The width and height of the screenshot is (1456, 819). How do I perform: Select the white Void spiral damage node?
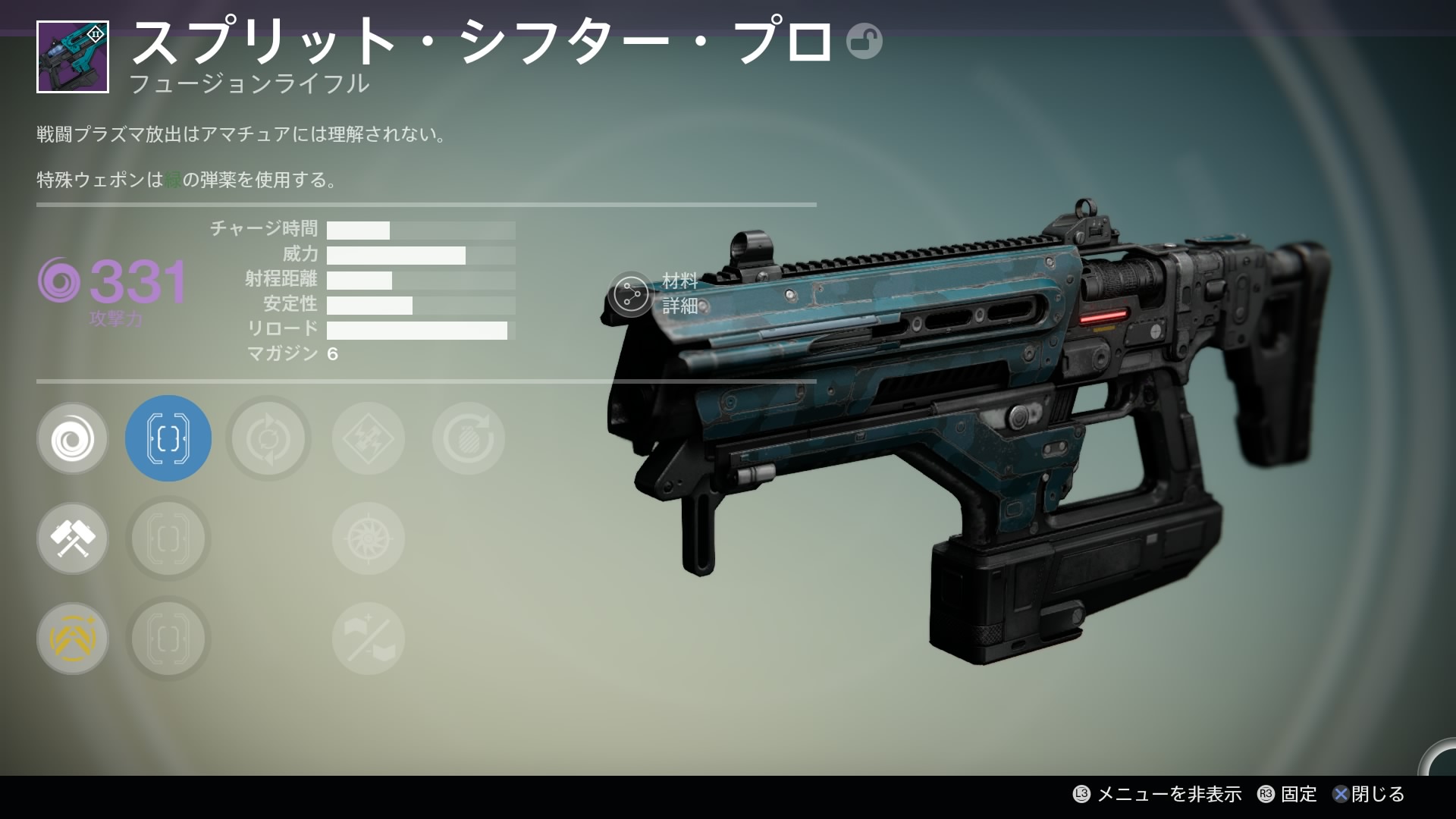[x=73, y=438]
